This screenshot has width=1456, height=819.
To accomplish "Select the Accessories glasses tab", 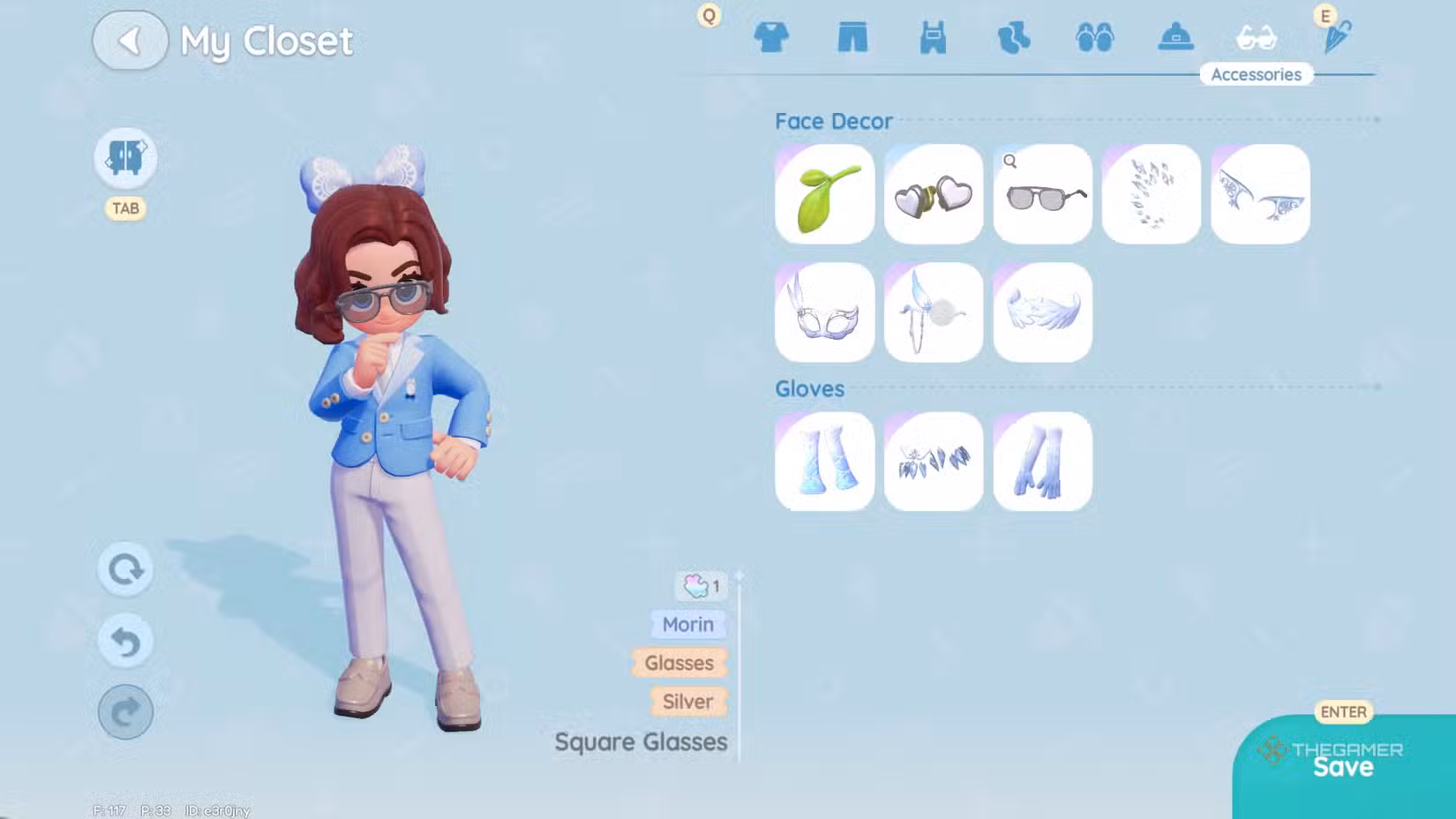I will coord(1257,38).
